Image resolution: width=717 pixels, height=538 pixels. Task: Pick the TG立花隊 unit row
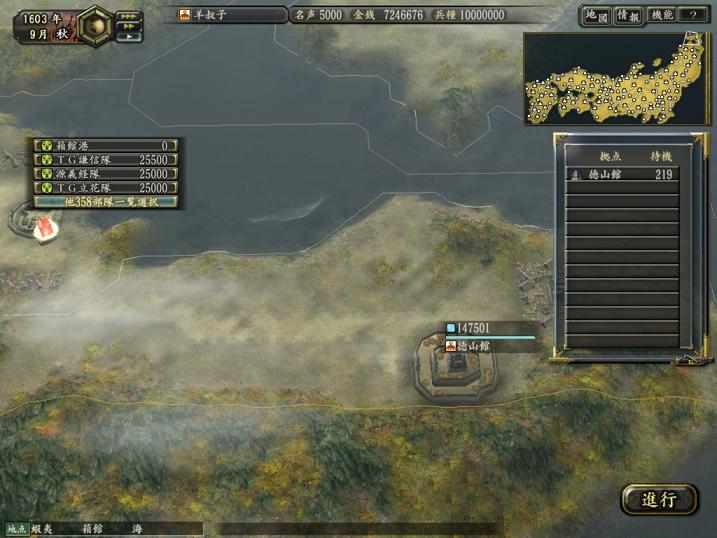tap(107, 187)
